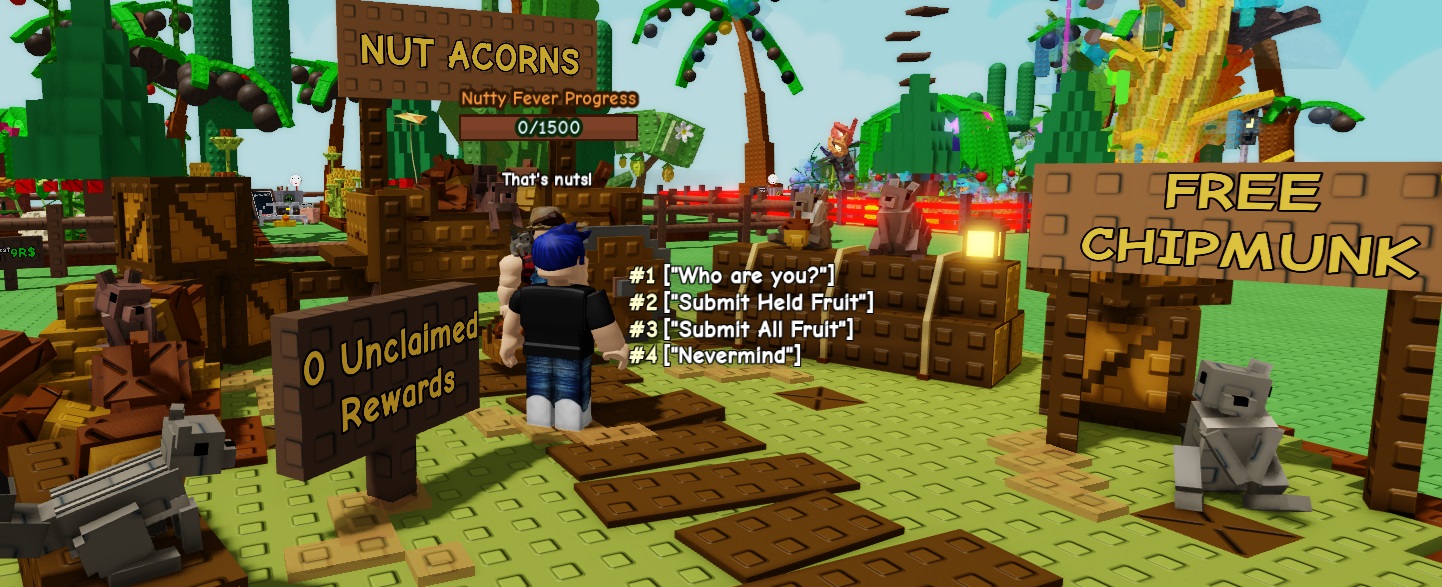Select the "Submit Held Fruit" reply
The width and height of the screenshot is (1442, 587).
[x=751, y=301]
